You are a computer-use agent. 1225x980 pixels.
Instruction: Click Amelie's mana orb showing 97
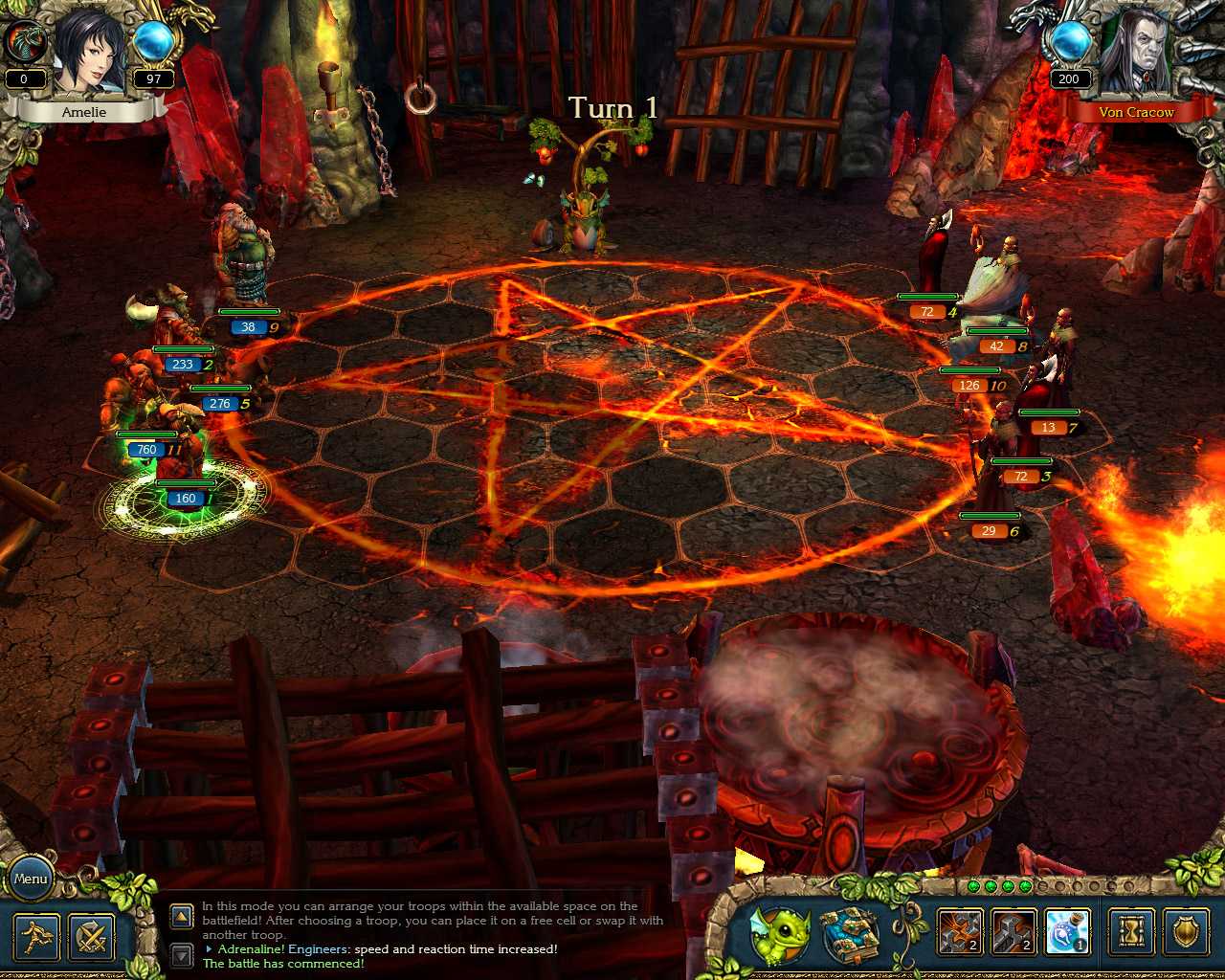tap(152, 43)
